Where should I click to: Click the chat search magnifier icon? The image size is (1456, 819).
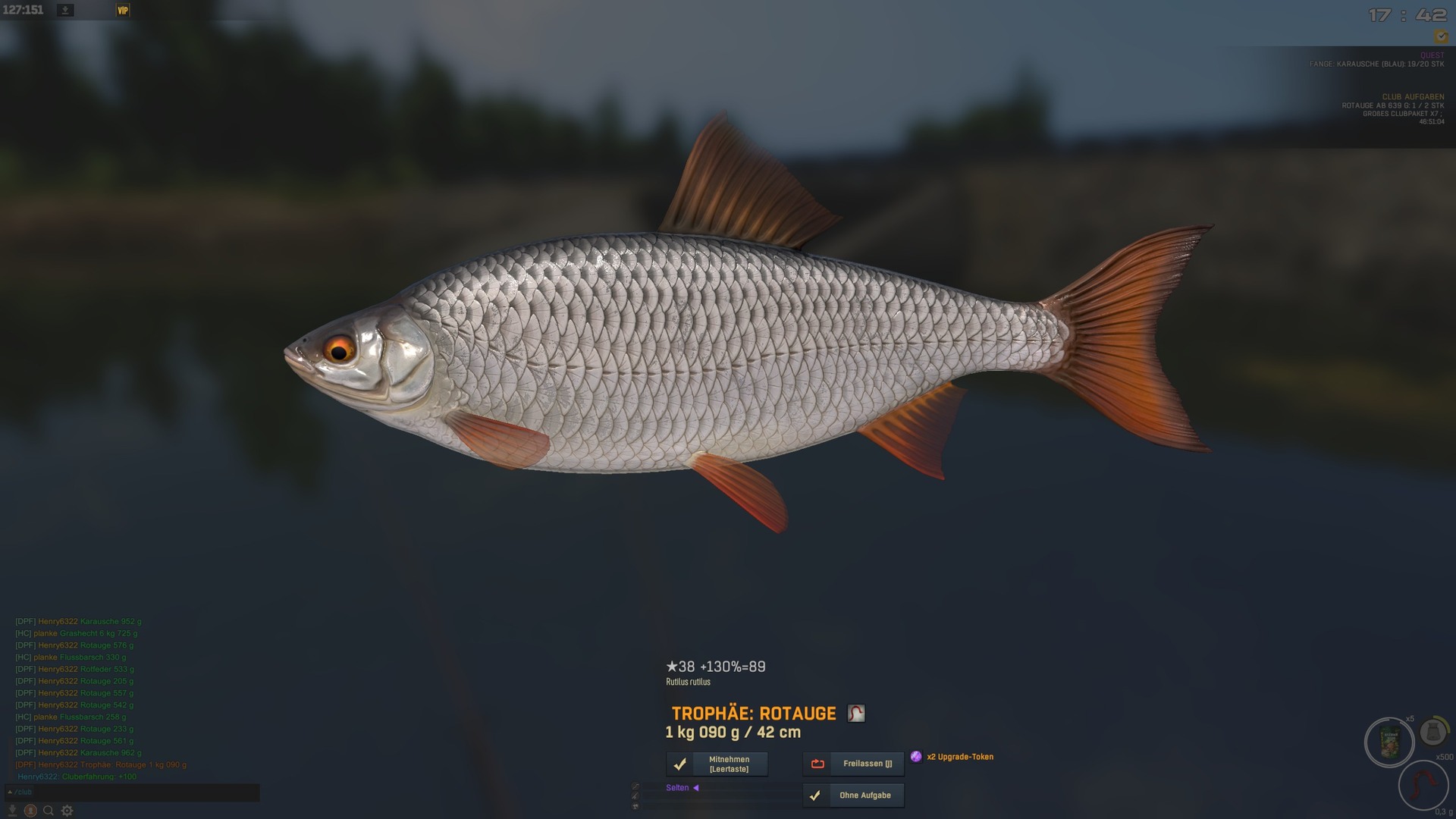[49, 811]
